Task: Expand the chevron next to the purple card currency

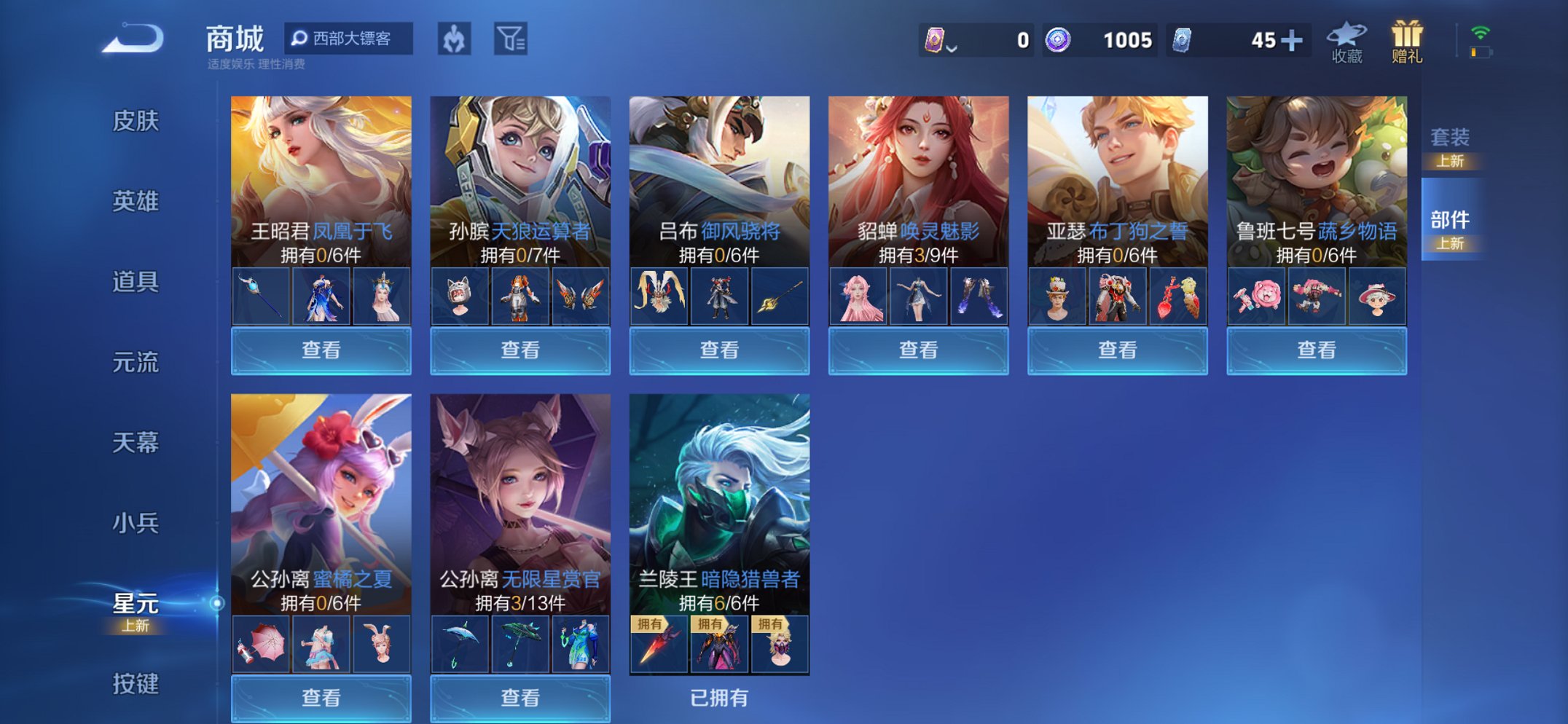Action: coord(951,47)
